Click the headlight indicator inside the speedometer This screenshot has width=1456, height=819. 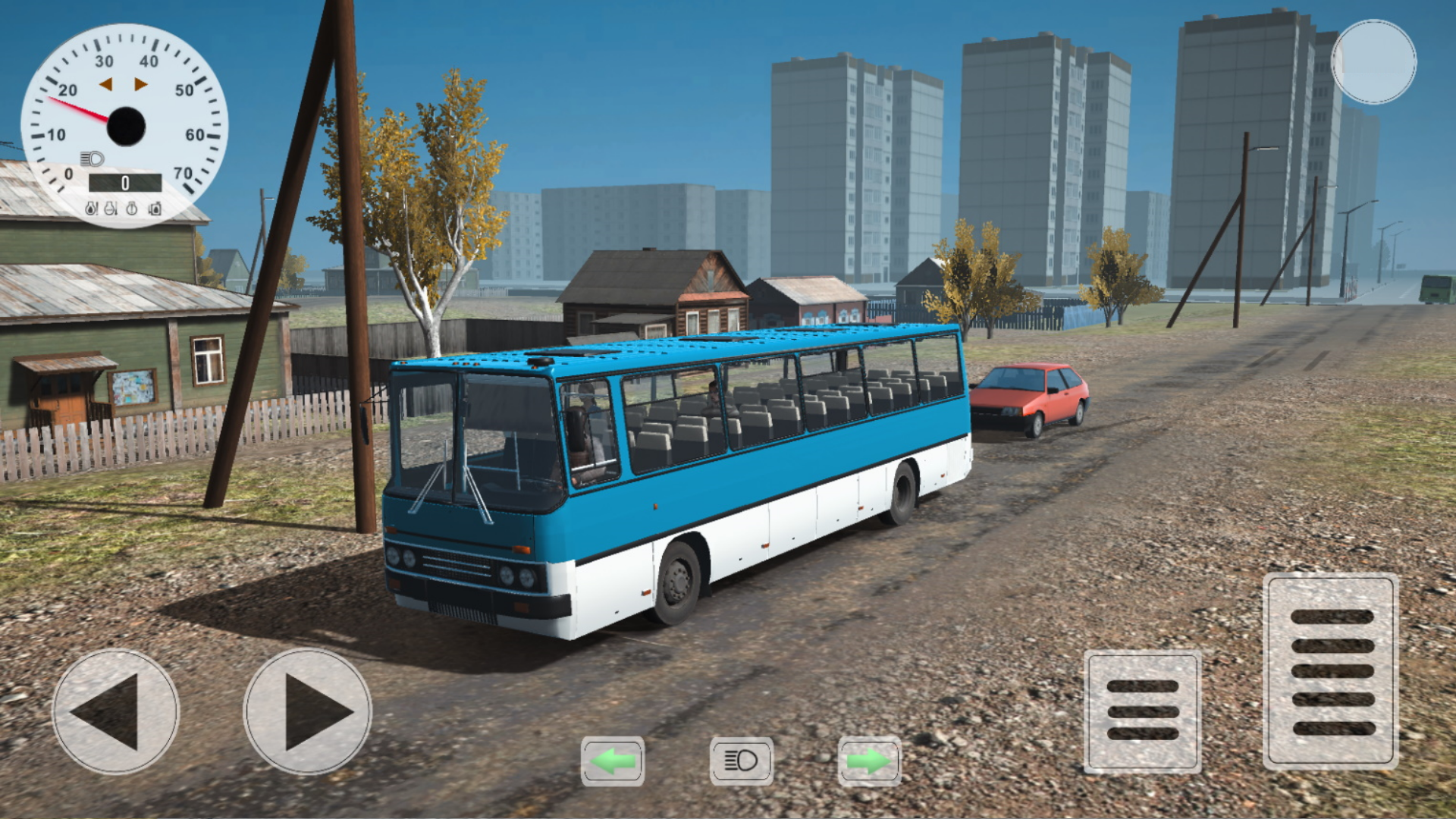92,158
